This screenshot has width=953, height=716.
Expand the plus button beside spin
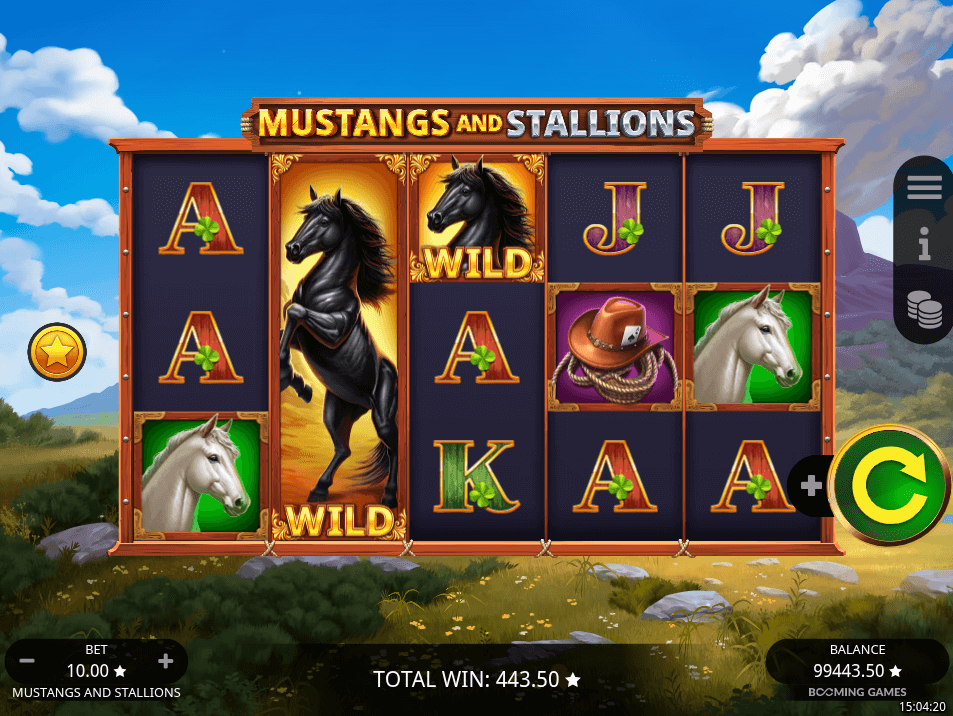click(x=811, y=486)
